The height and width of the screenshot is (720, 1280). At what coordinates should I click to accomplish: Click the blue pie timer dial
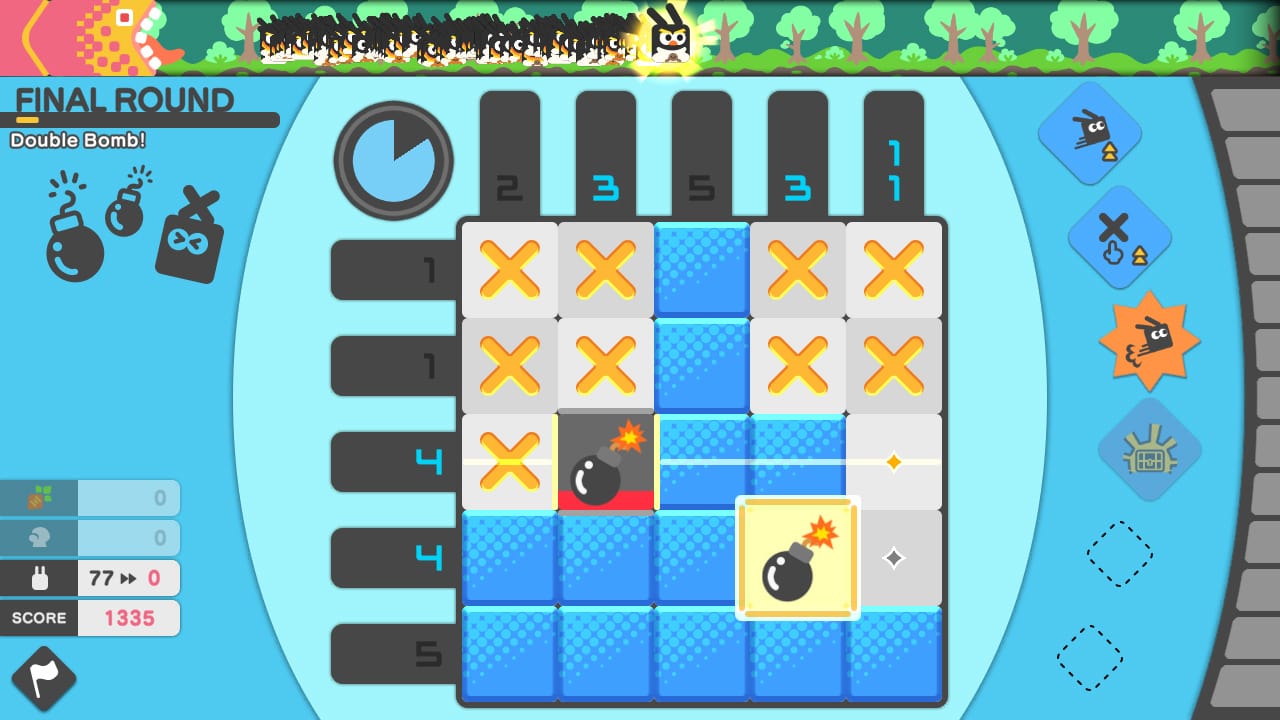point(393,160)
